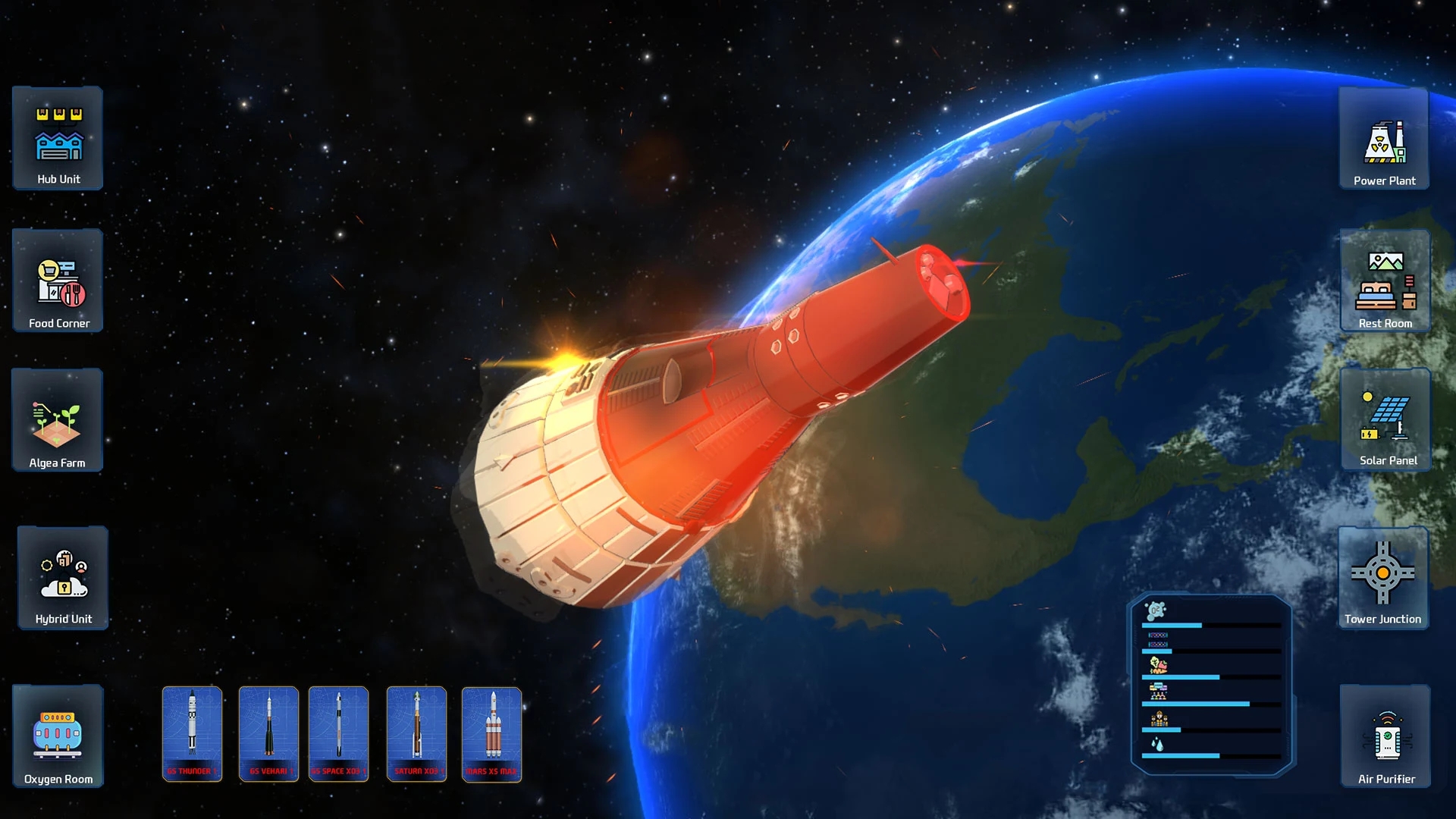The height and width of the screenshot is (819, 1456).
Task: Choose the Rest Room module
Action: (1385, 281)
